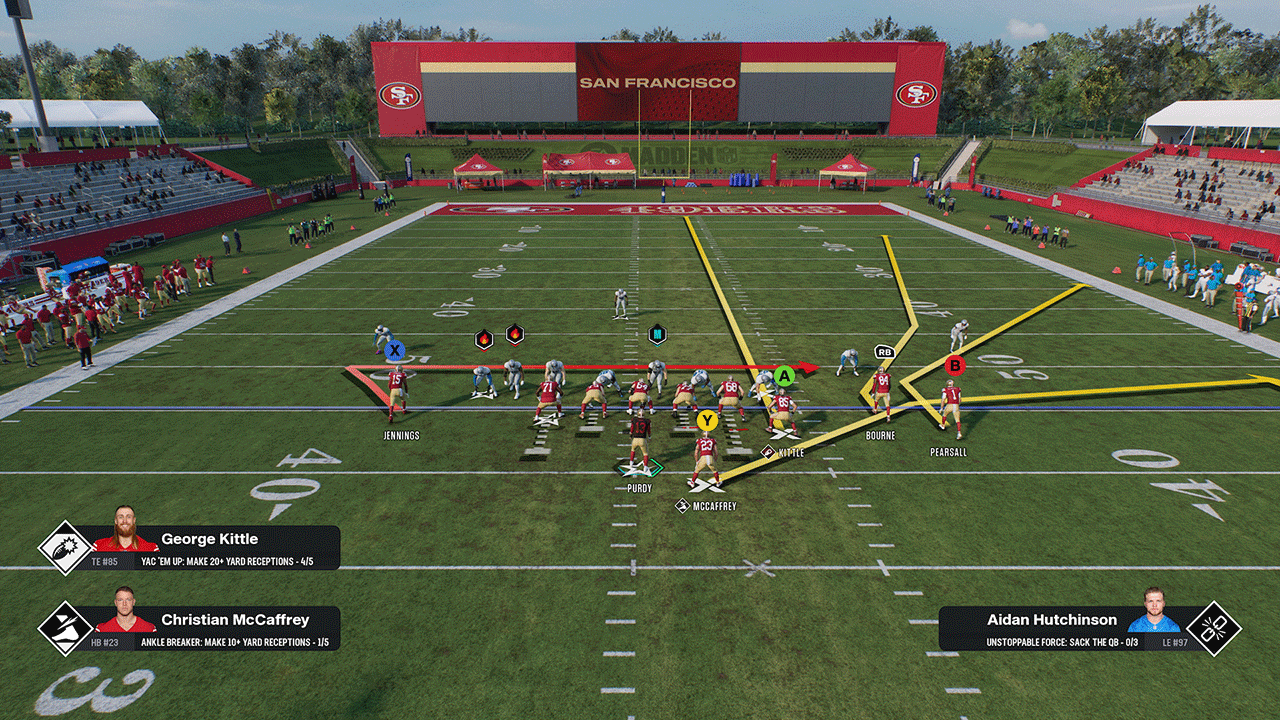1280x720 pixels.
Task: Choose the Jennings receiver label
Action: pyautogui.click(x=401, y=436)
